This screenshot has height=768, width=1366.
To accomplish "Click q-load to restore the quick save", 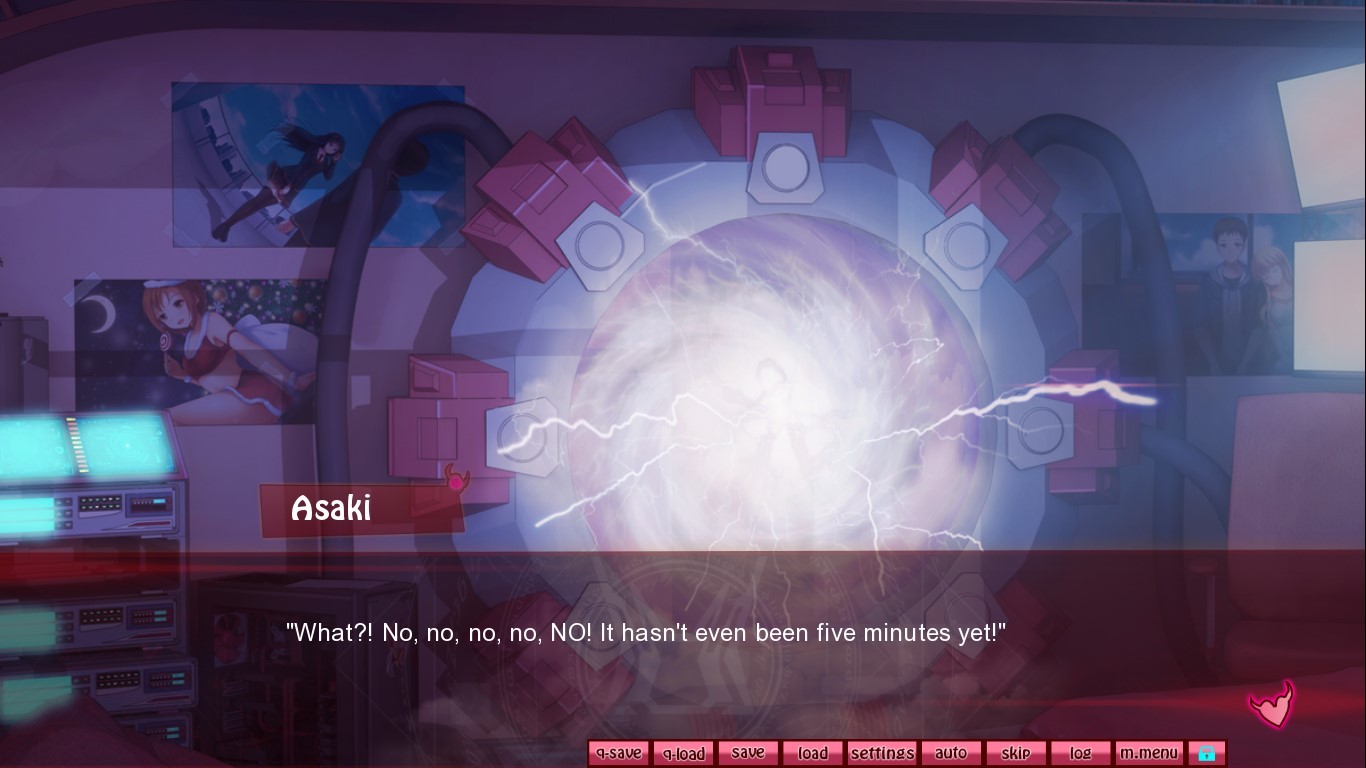I will [683, 752].
